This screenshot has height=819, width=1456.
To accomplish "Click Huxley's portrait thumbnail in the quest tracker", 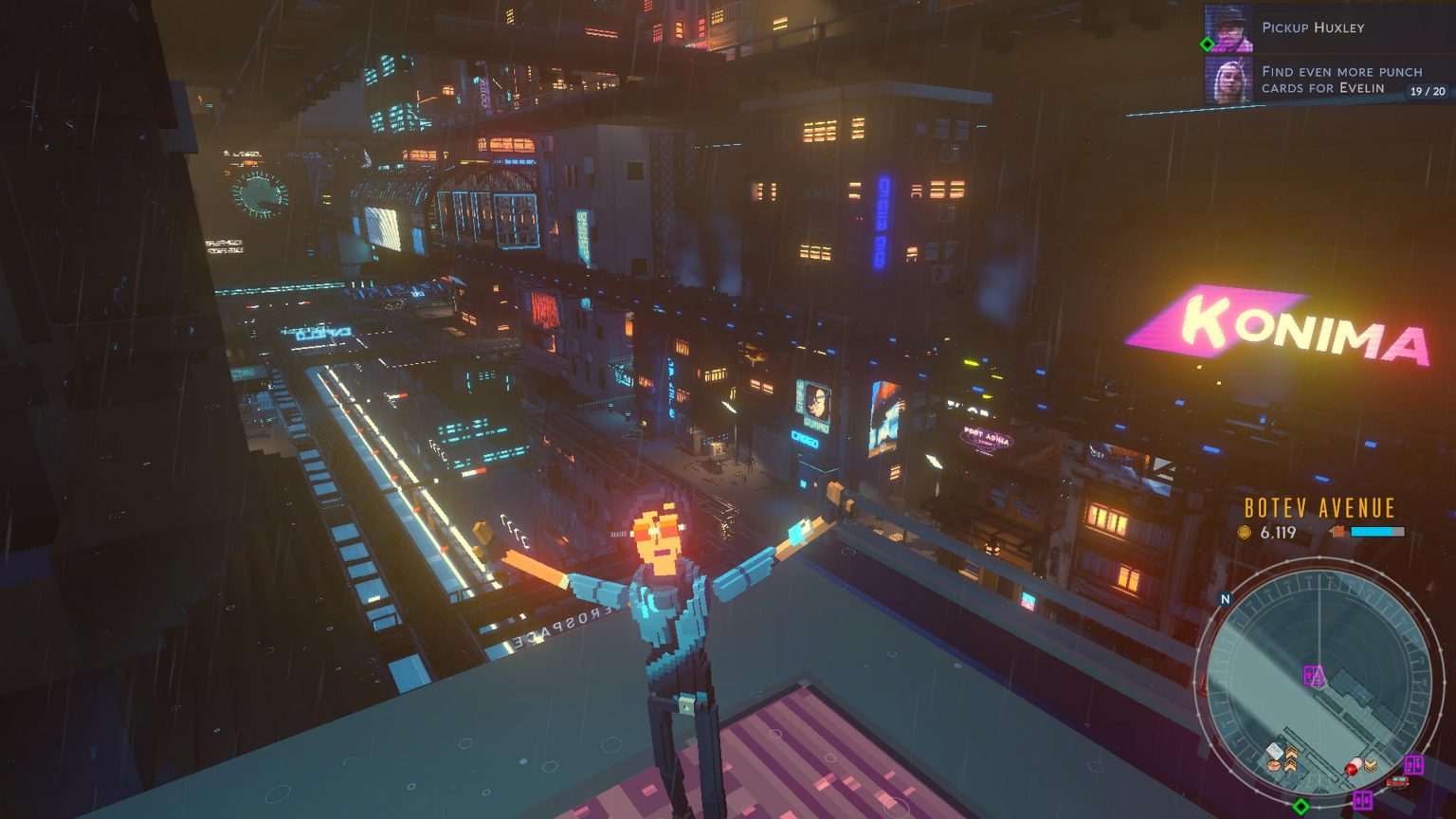I will coord(1228,28).
